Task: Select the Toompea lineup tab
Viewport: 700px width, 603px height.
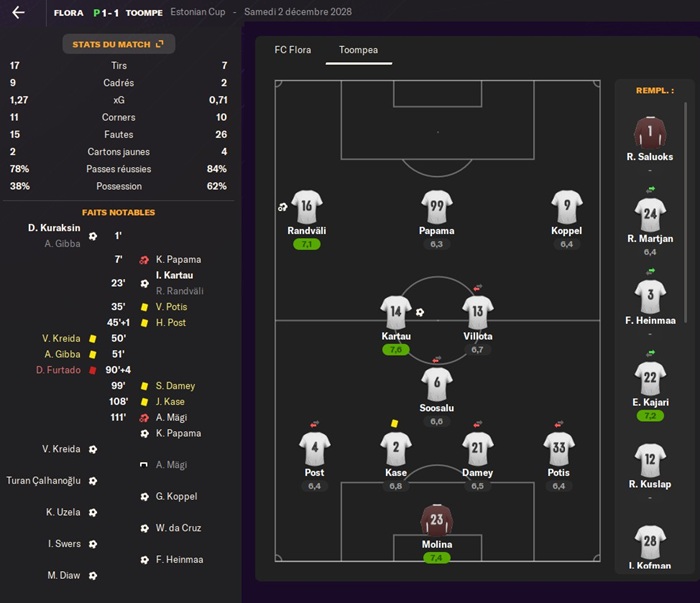Action: pyautogui.click(x=358, y=49)
